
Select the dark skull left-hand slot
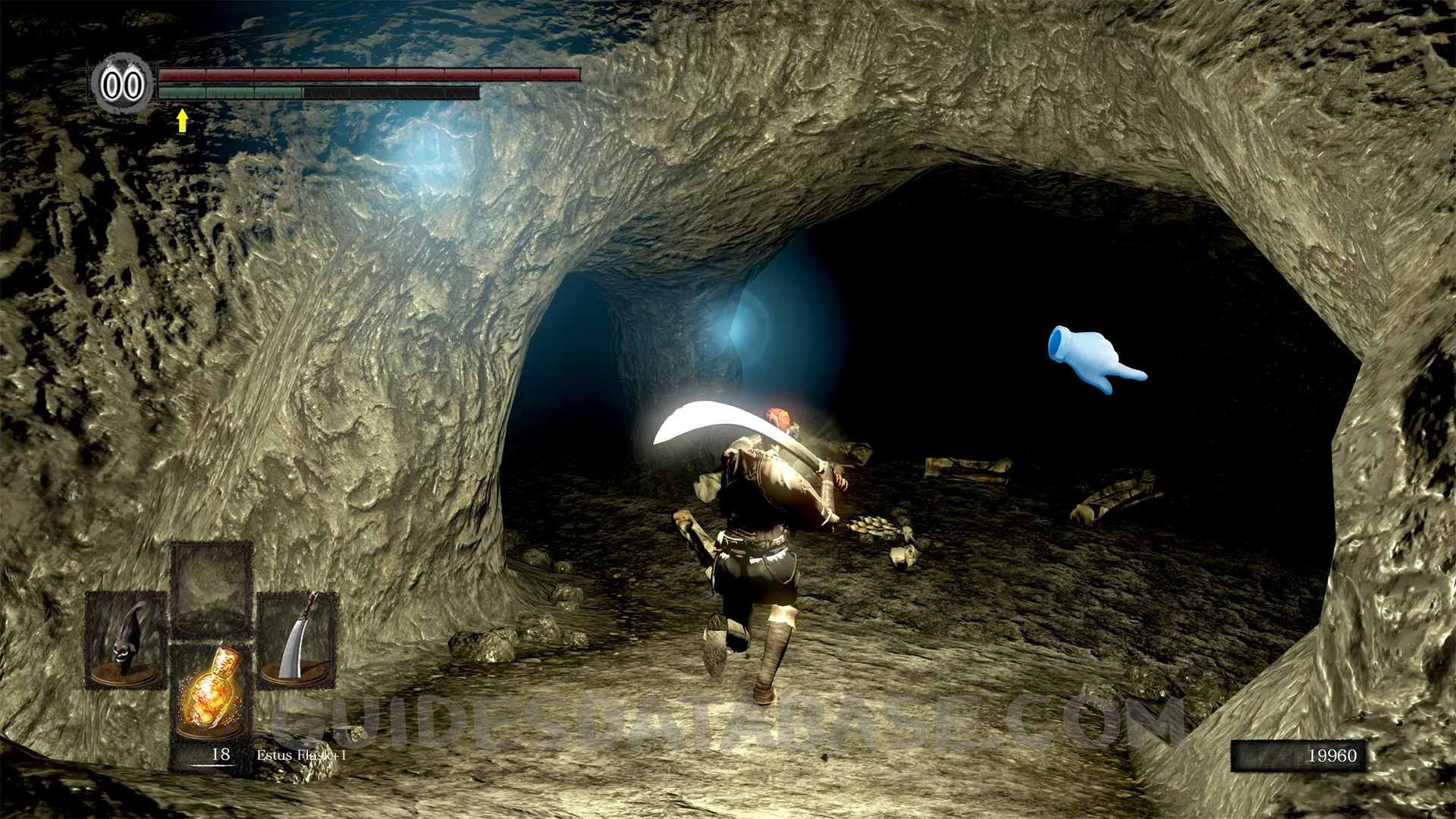click(126, 641)
